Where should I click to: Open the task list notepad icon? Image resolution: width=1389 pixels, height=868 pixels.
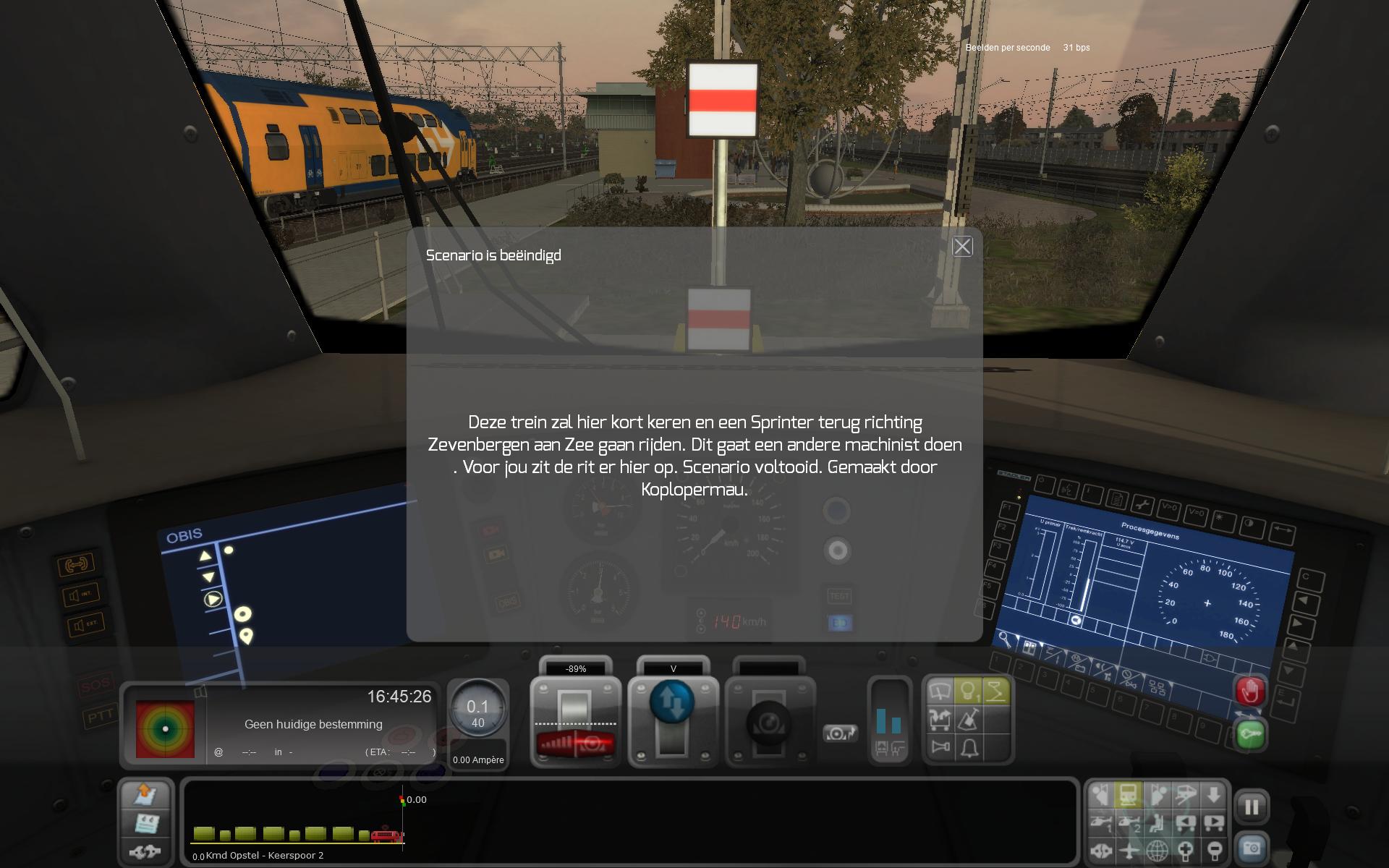(147, 823)
